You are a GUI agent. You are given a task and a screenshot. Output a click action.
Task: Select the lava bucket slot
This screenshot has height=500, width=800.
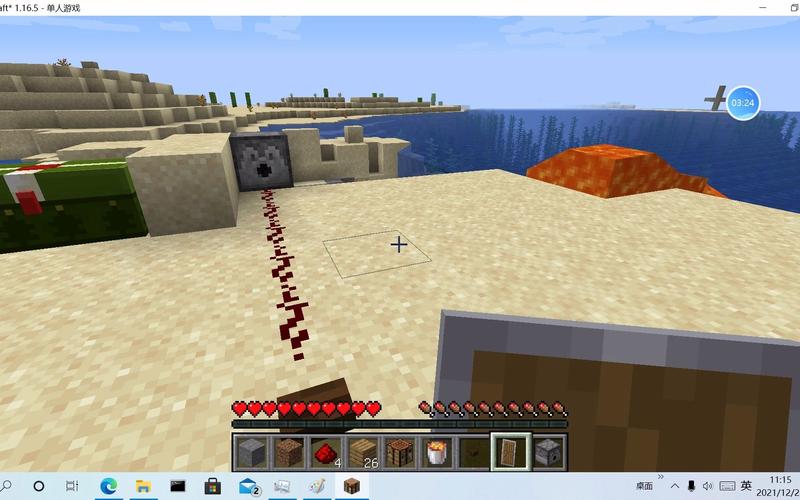tap(436, 452)
